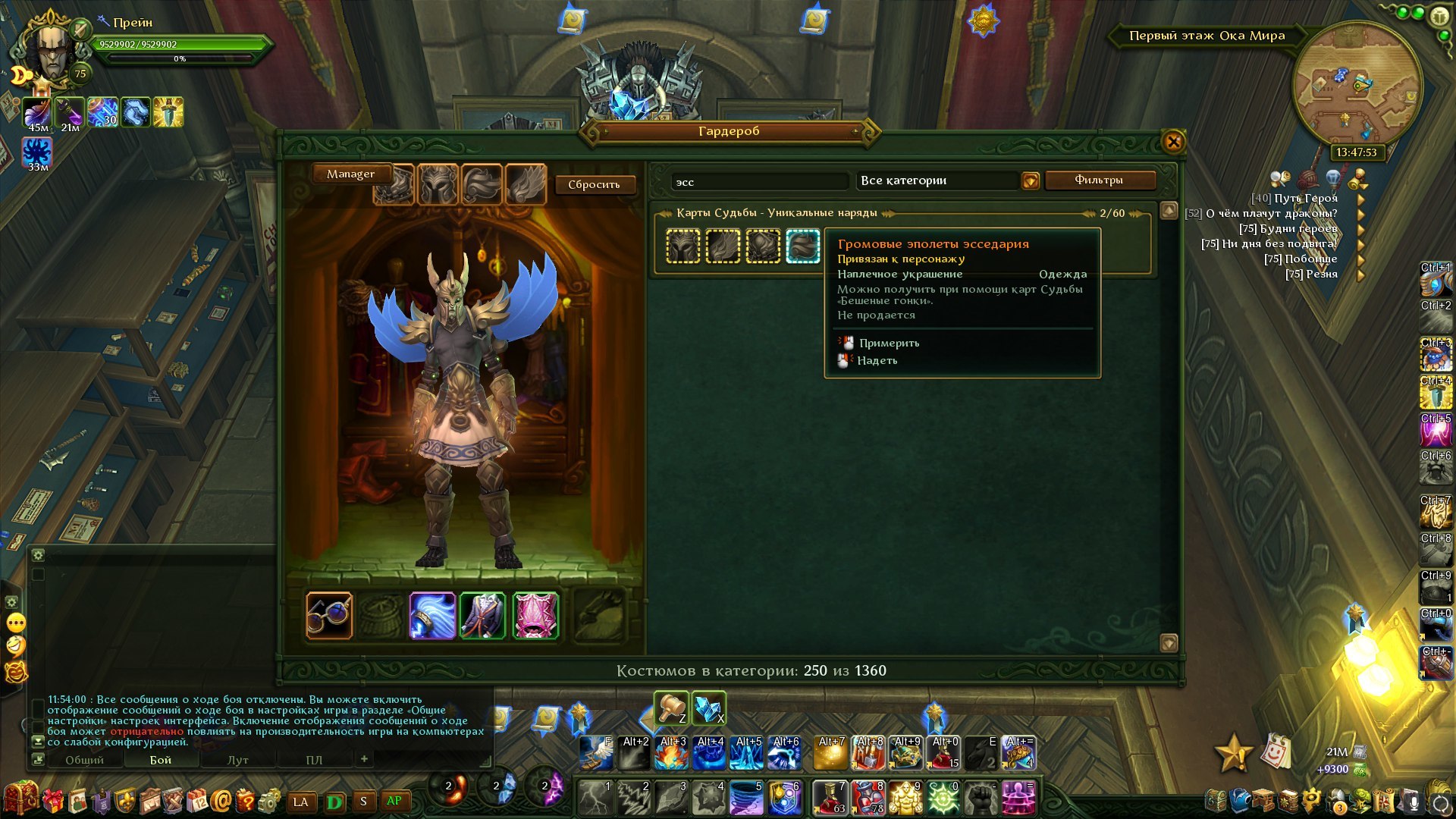Select the pink corset costume slot
Screen dimensions: 1456x819
[535, 615]
